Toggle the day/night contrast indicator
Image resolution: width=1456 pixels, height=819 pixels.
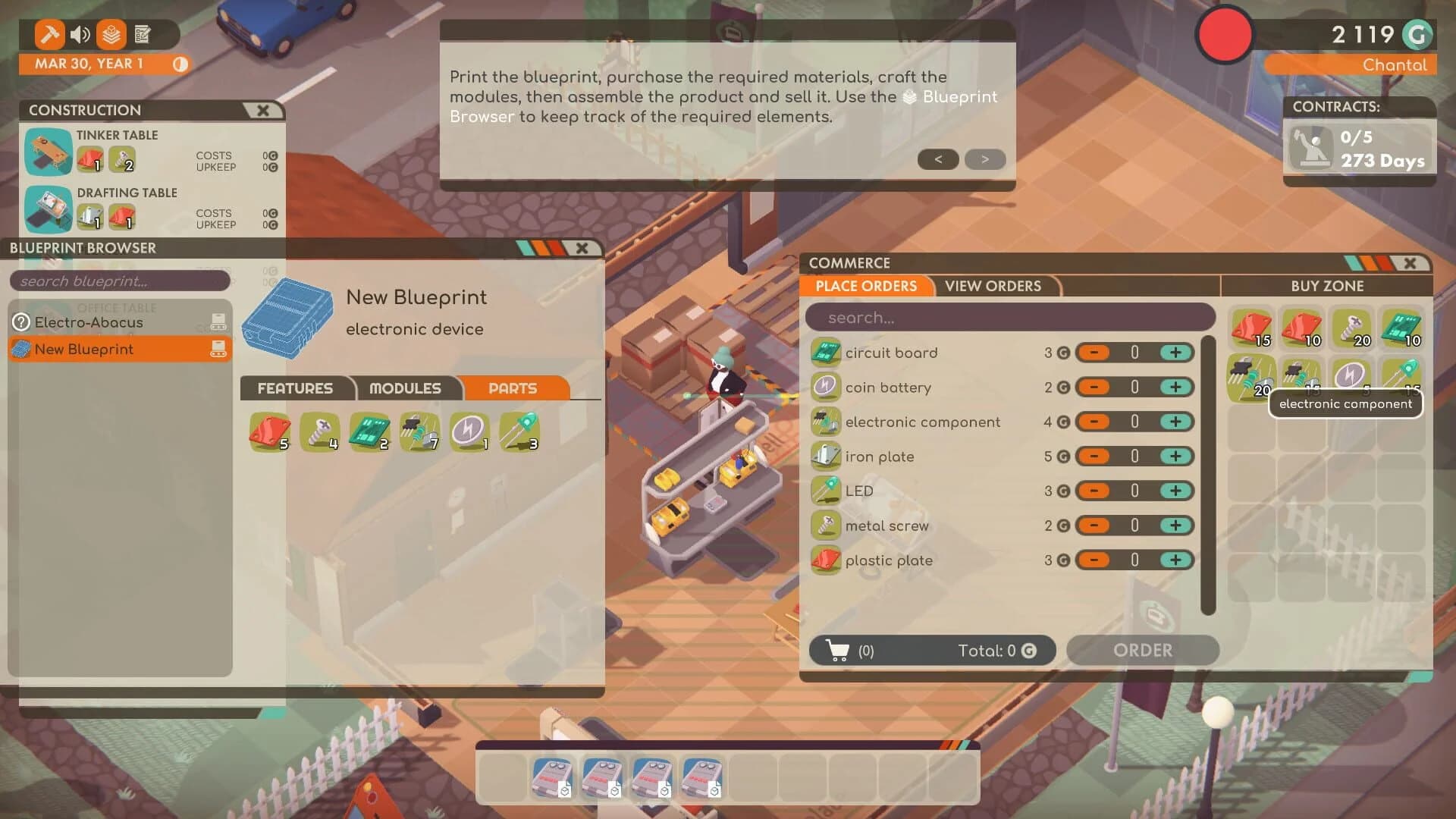pyautogui.click(x=180, y=65)
